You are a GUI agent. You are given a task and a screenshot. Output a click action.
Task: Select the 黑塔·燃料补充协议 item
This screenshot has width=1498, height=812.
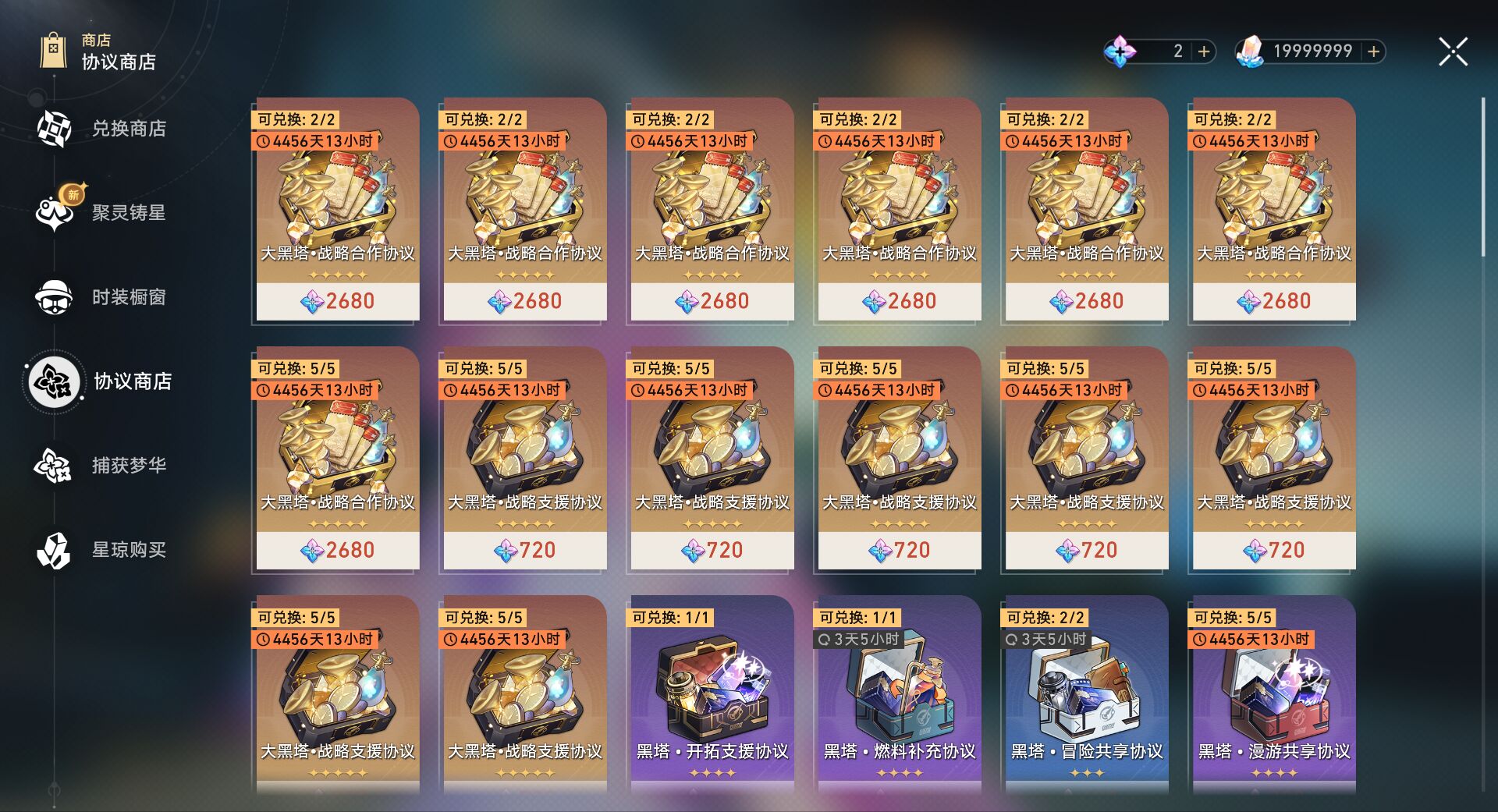point(897,694)
